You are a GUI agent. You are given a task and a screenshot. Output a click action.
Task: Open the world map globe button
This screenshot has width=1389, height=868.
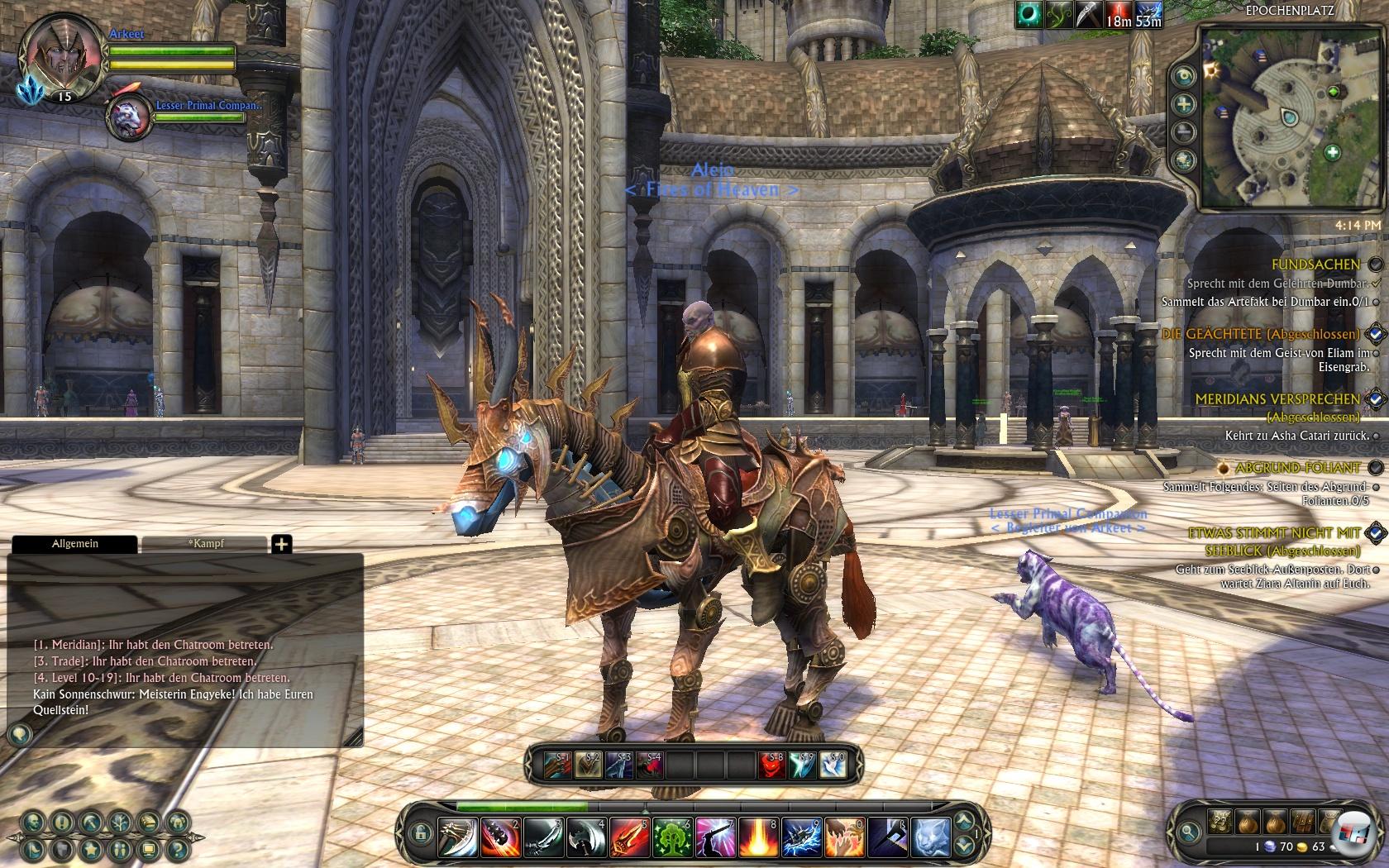click(1185, 160)
